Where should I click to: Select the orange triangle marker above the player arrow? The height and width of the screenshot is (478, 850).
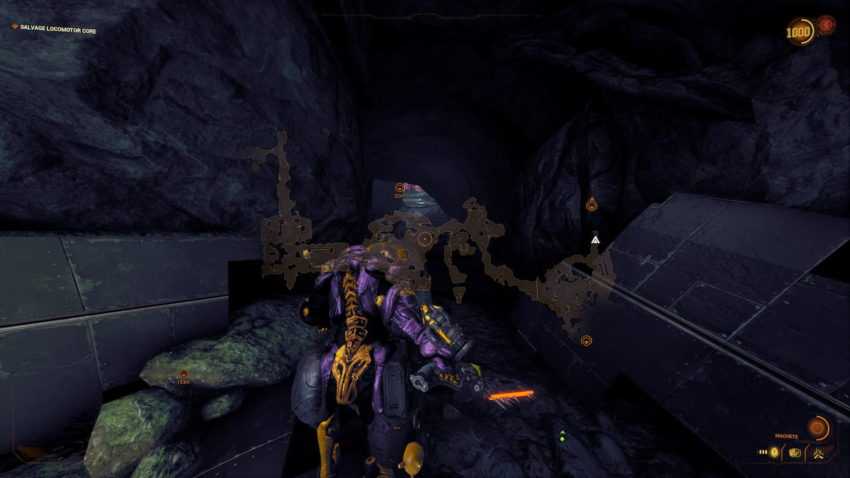click(591, 205)
